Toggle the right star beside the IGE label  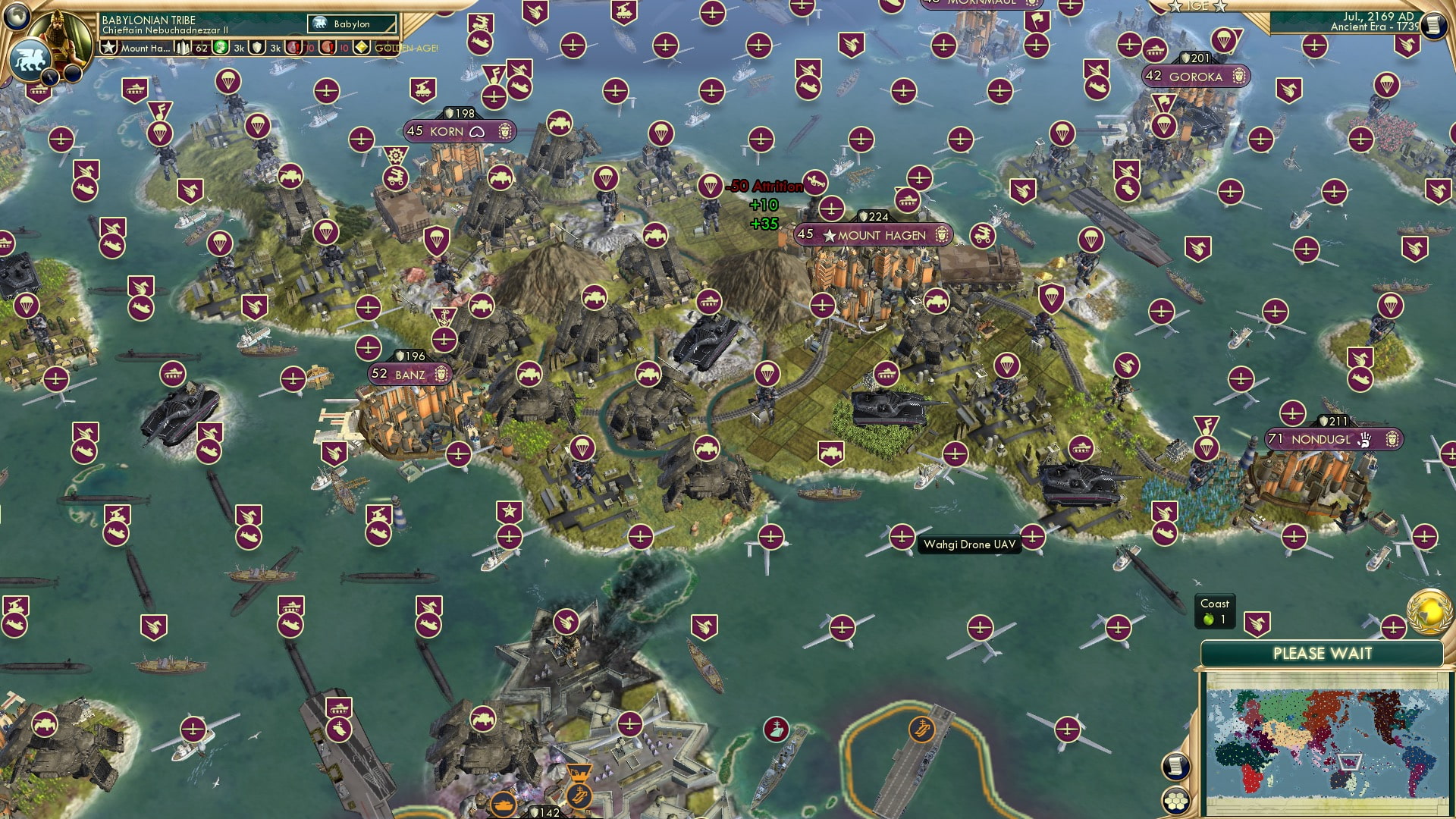click(x=1220, y=6)
